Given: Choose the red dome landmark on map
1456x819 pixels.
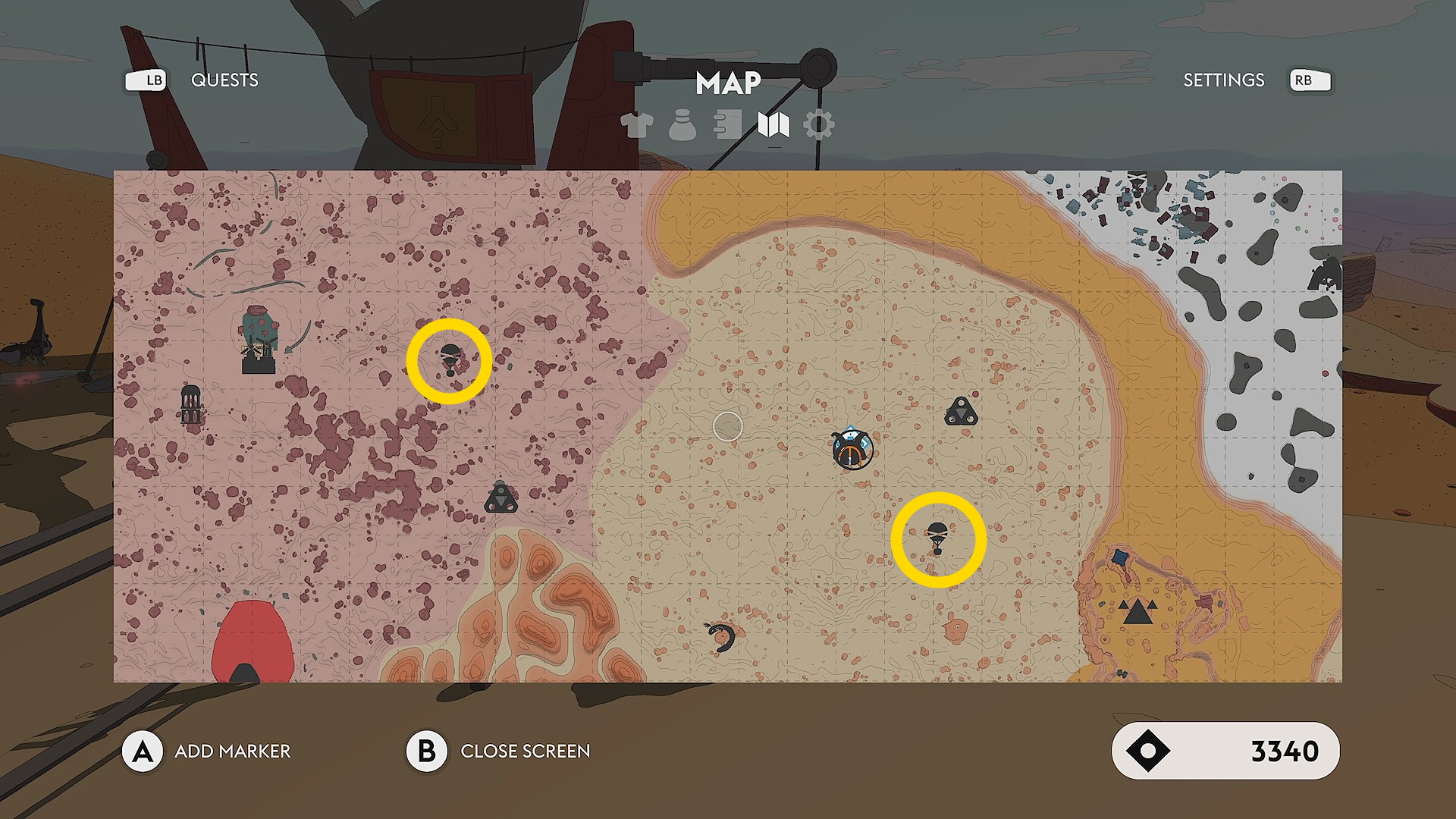Looking at the screenshot, I should coord(252,643).
